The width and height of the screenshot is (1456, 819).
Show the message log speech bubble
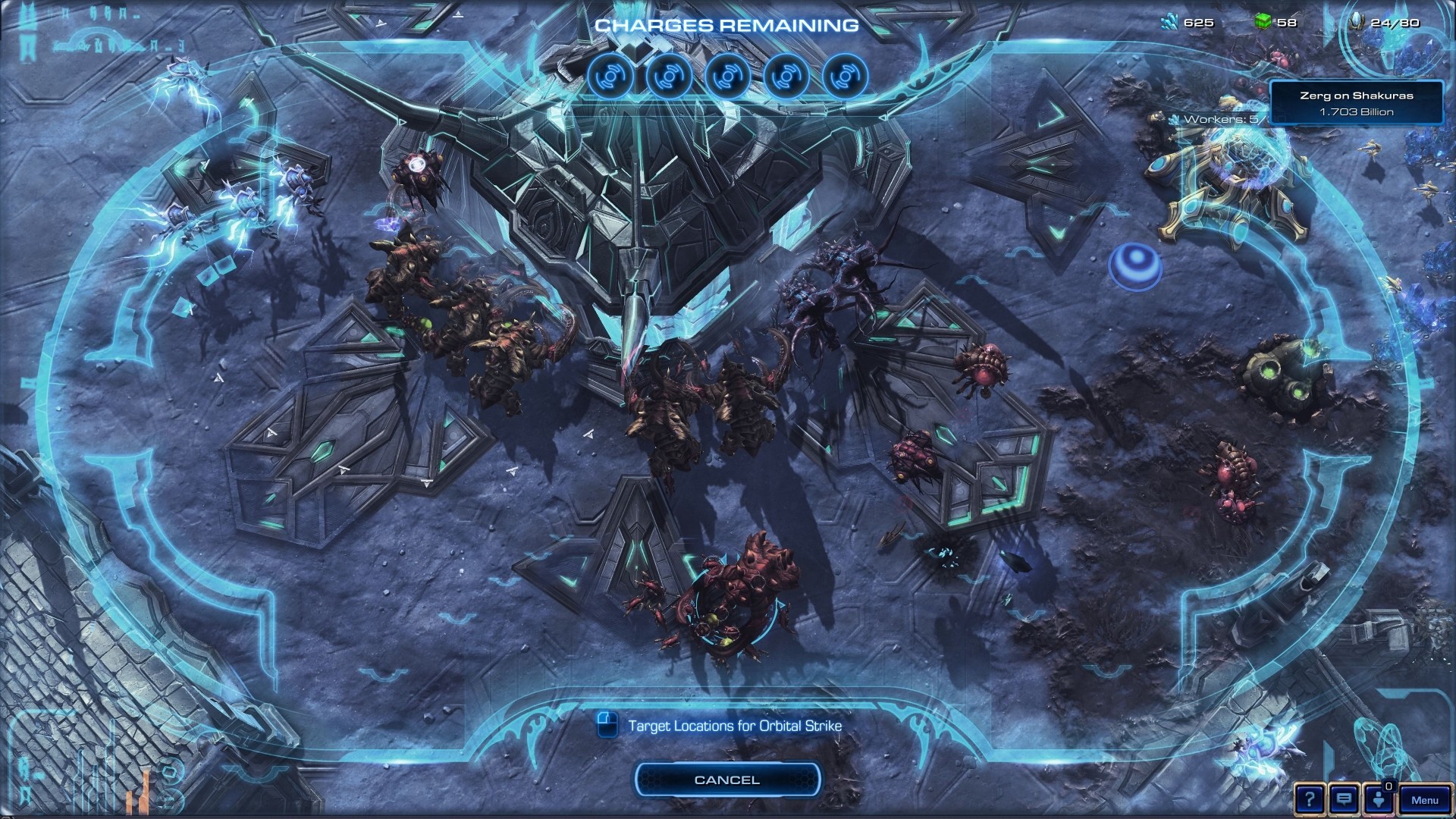(1344, 799)
